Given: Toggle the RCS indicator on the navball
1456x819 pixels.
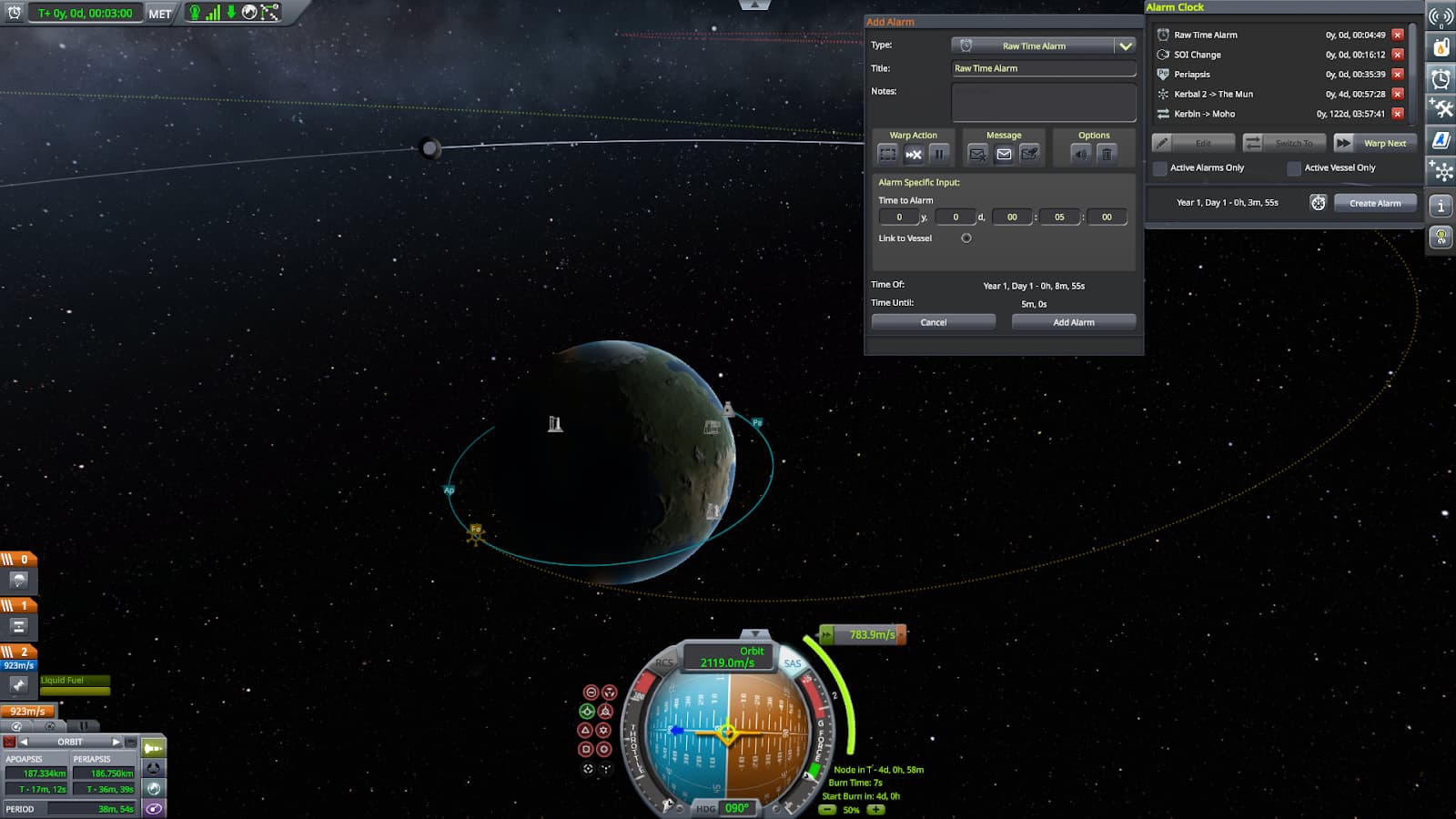Looking at the screenshot, I should tap(664, 663).
